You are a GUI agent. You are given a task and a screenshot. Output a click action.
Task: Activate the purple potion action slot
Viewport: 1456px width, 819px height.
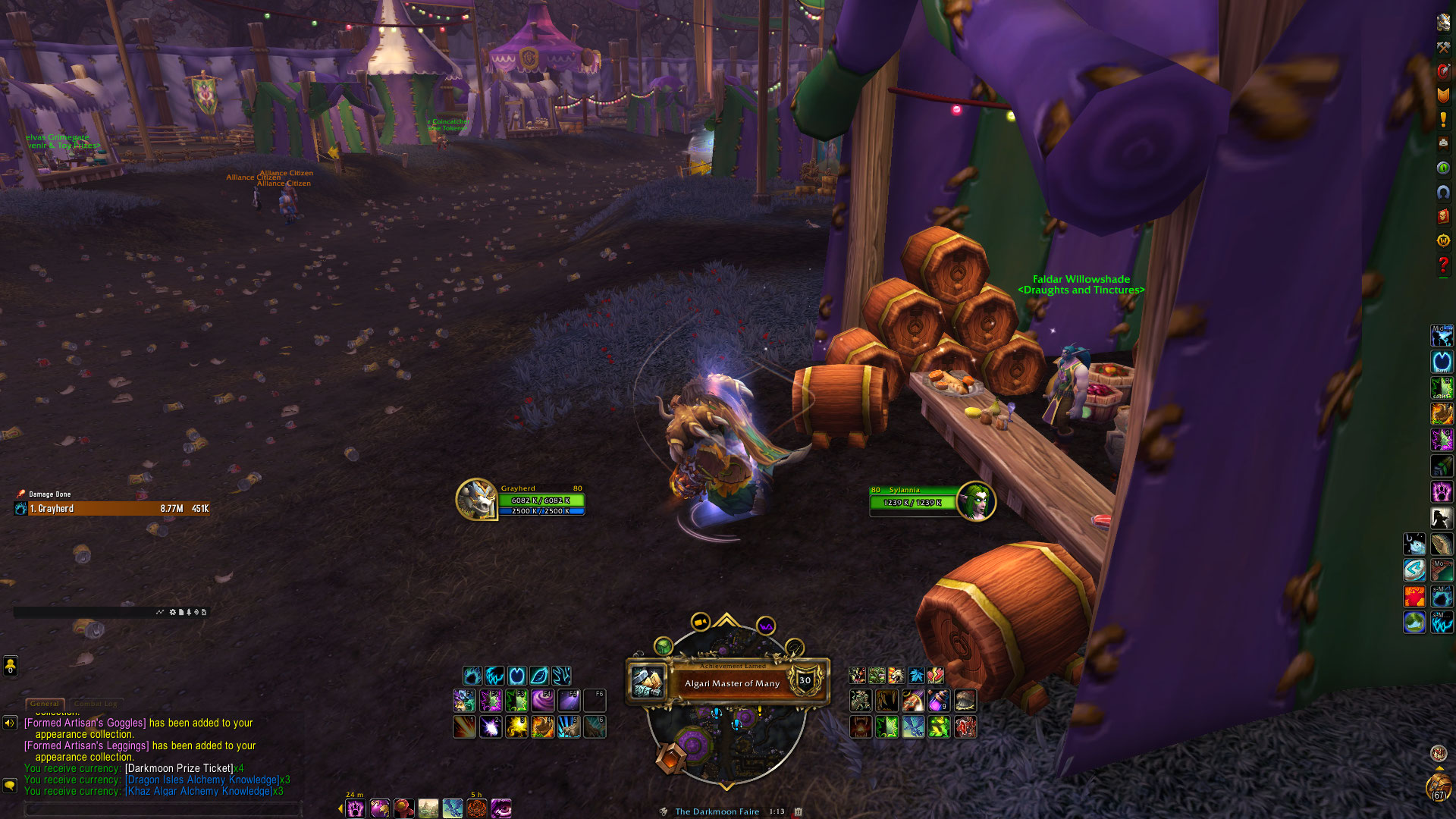click(939, 700)
